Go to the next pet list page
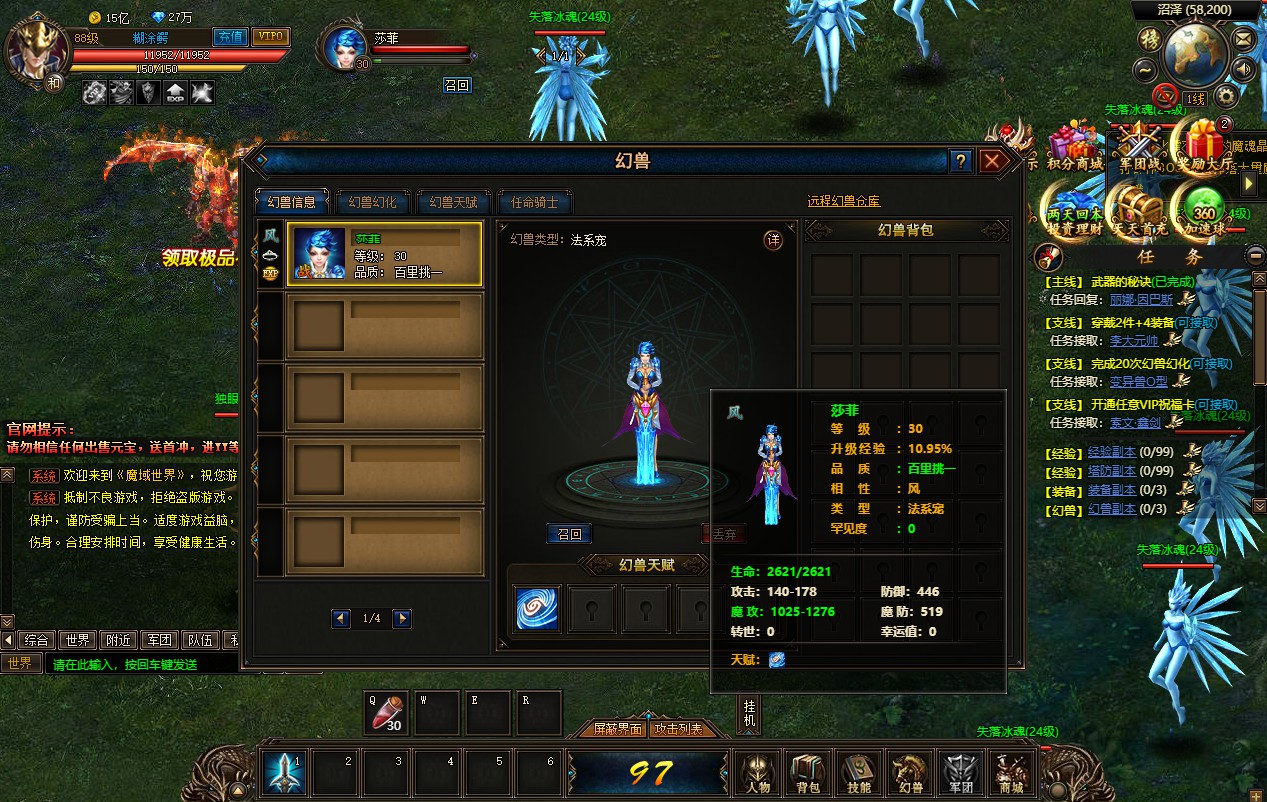 tap(402, 619)
